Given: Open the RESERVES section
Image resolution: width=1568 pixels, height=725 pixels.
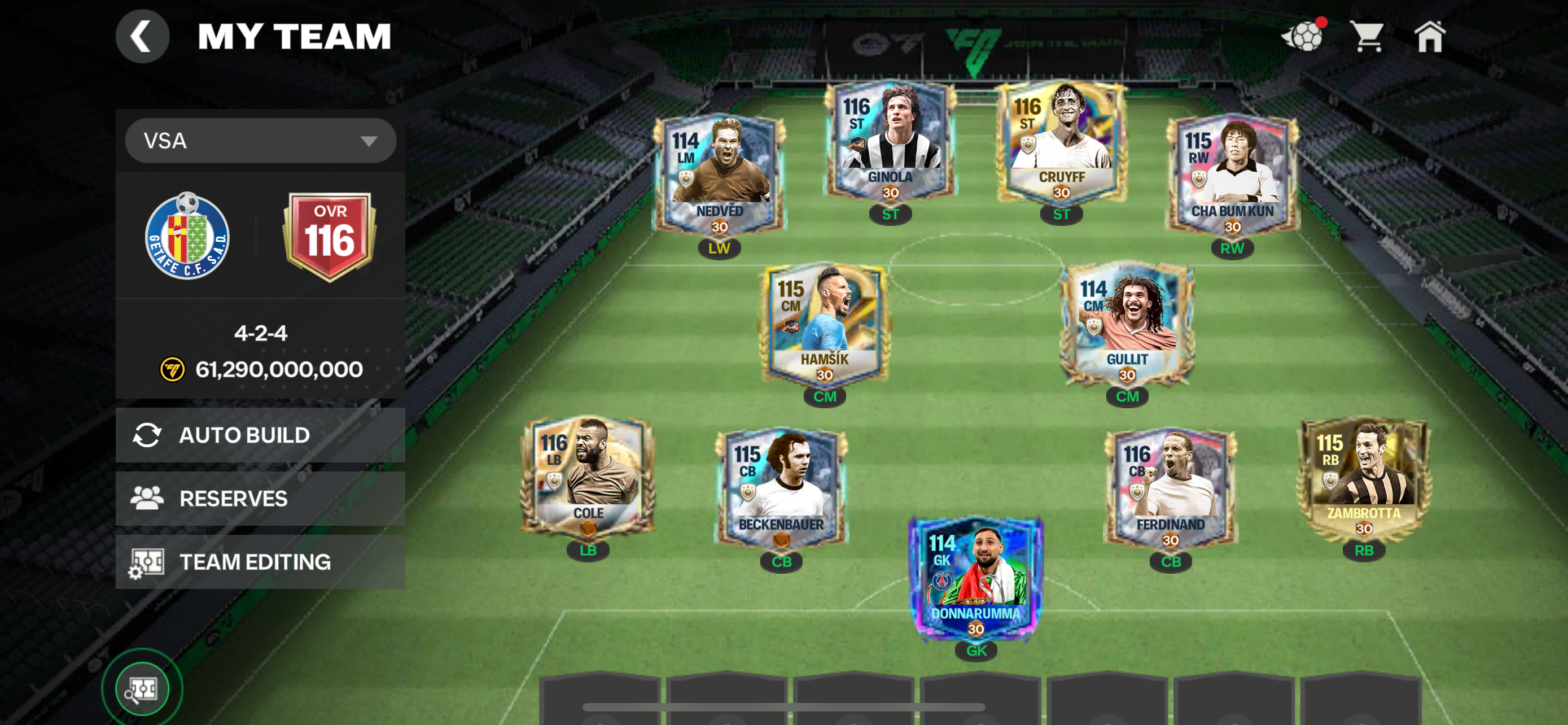Looking at the screenshot, I should [x=233, y=498].
